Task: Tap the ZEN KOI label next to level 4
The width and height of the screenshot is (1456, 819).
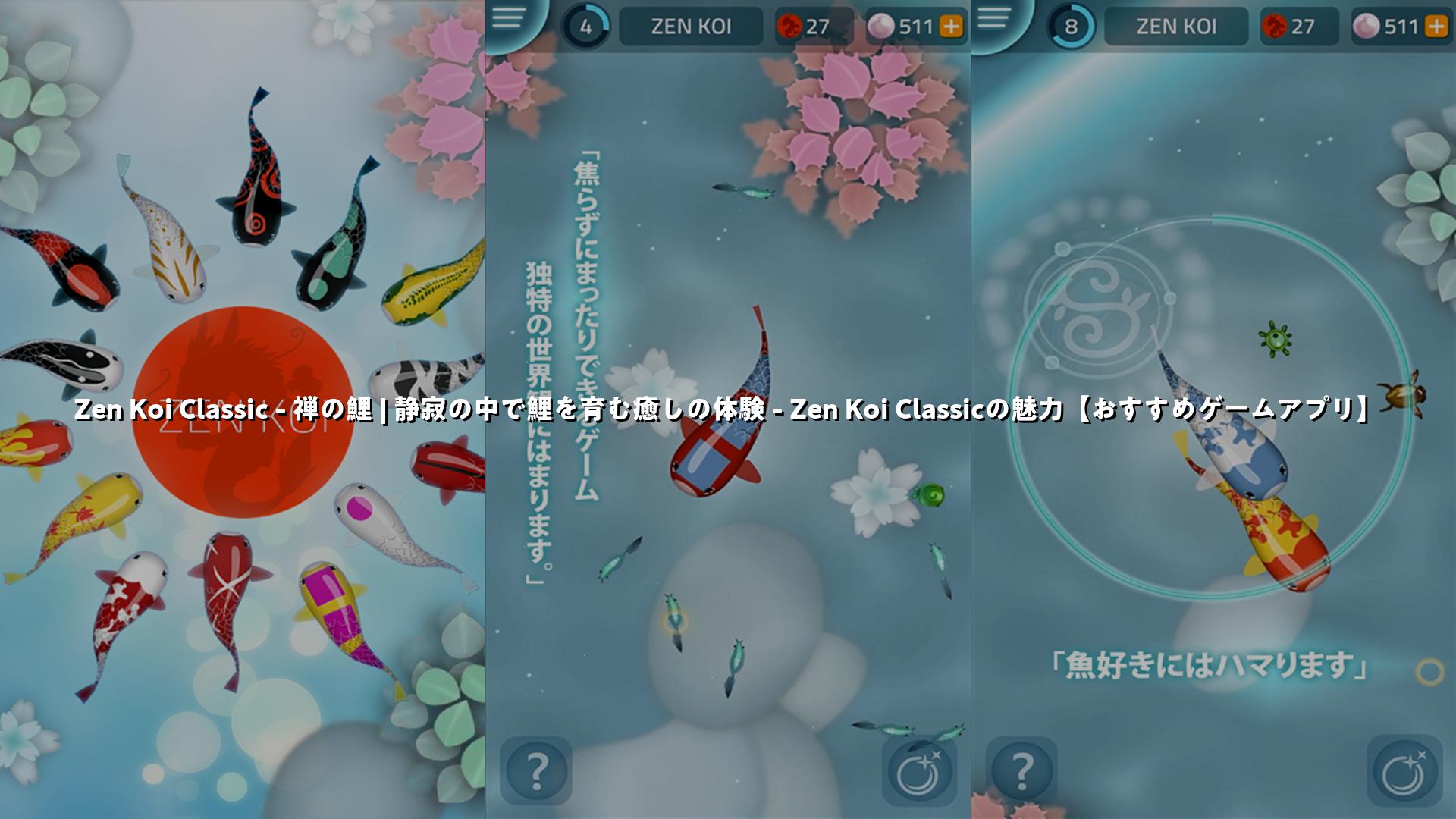Action: [691, 27]
